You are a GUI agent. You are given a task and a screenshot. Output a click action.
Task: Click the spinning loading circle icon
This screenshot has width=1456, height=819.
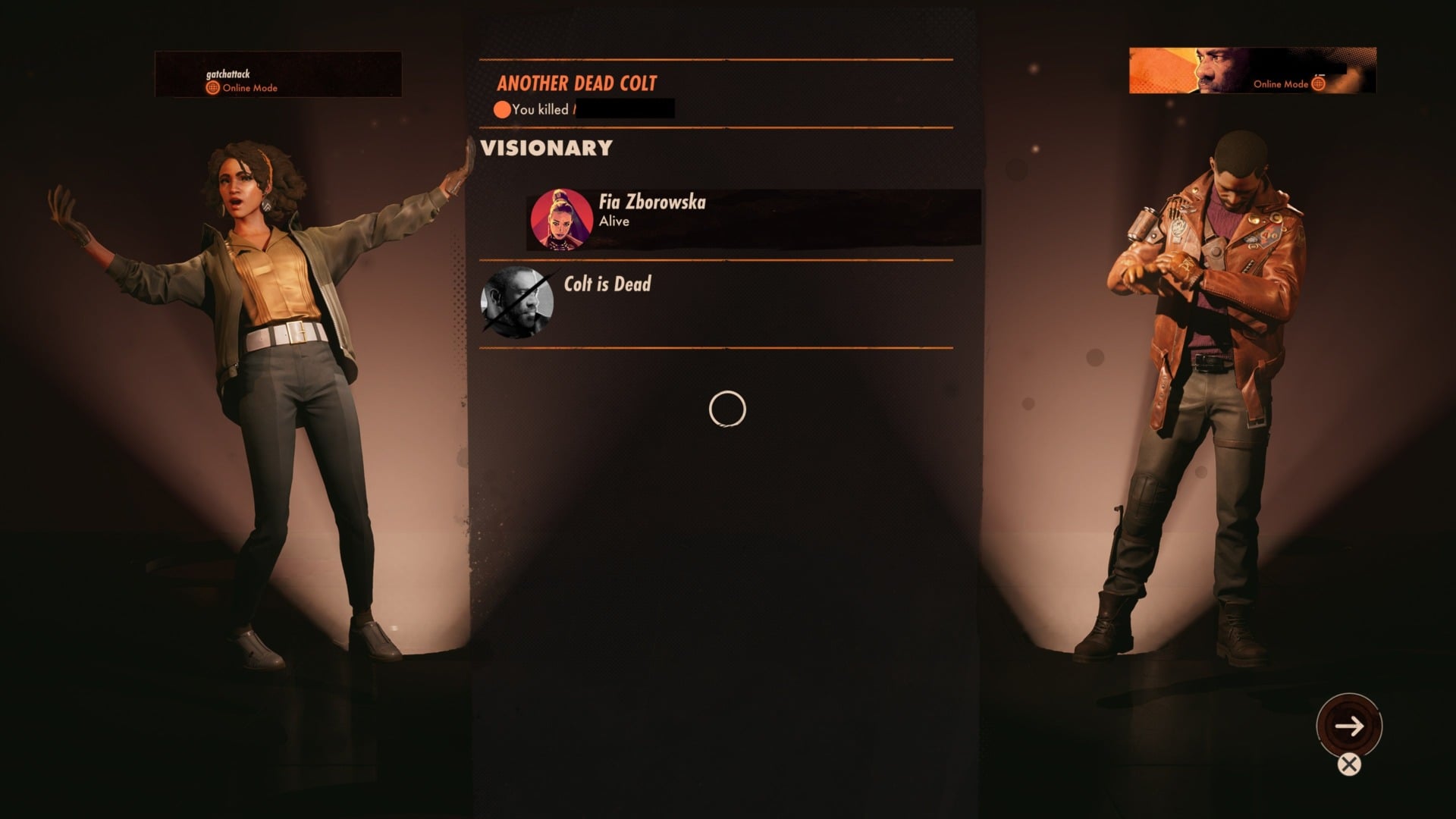[729, 409]
